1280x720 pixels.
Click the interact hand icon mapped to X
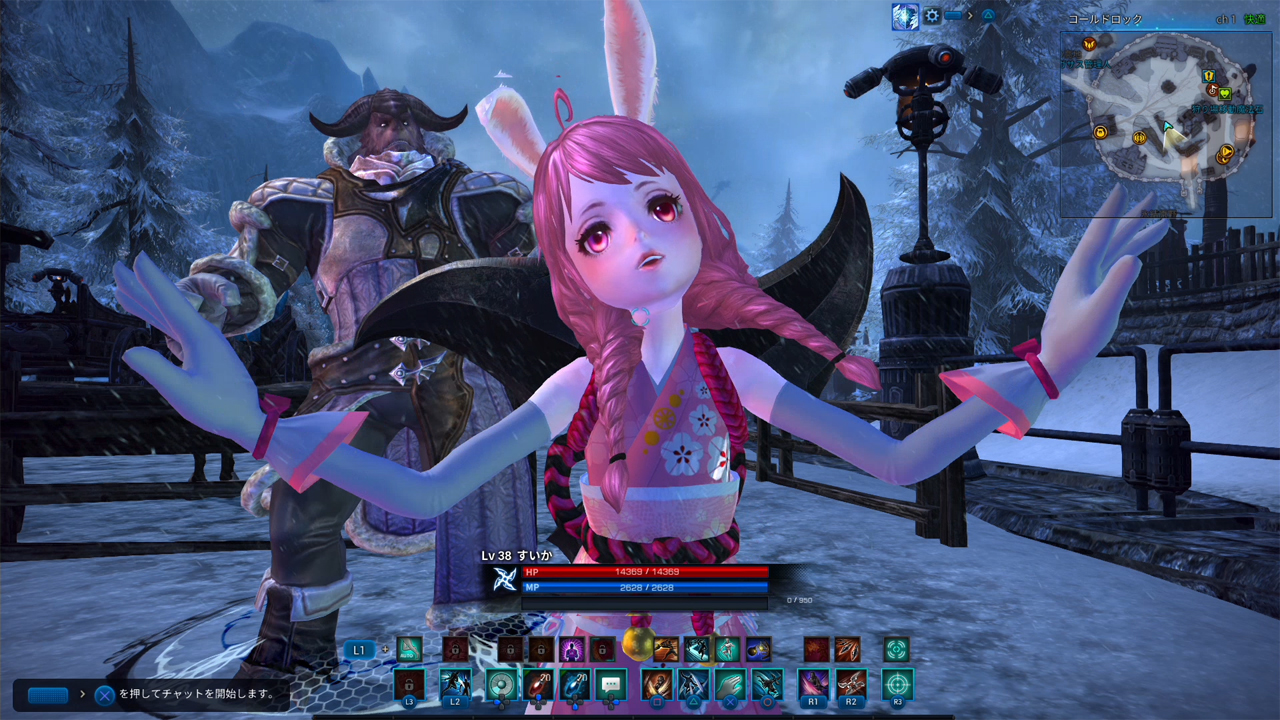[x=732, y=685]
